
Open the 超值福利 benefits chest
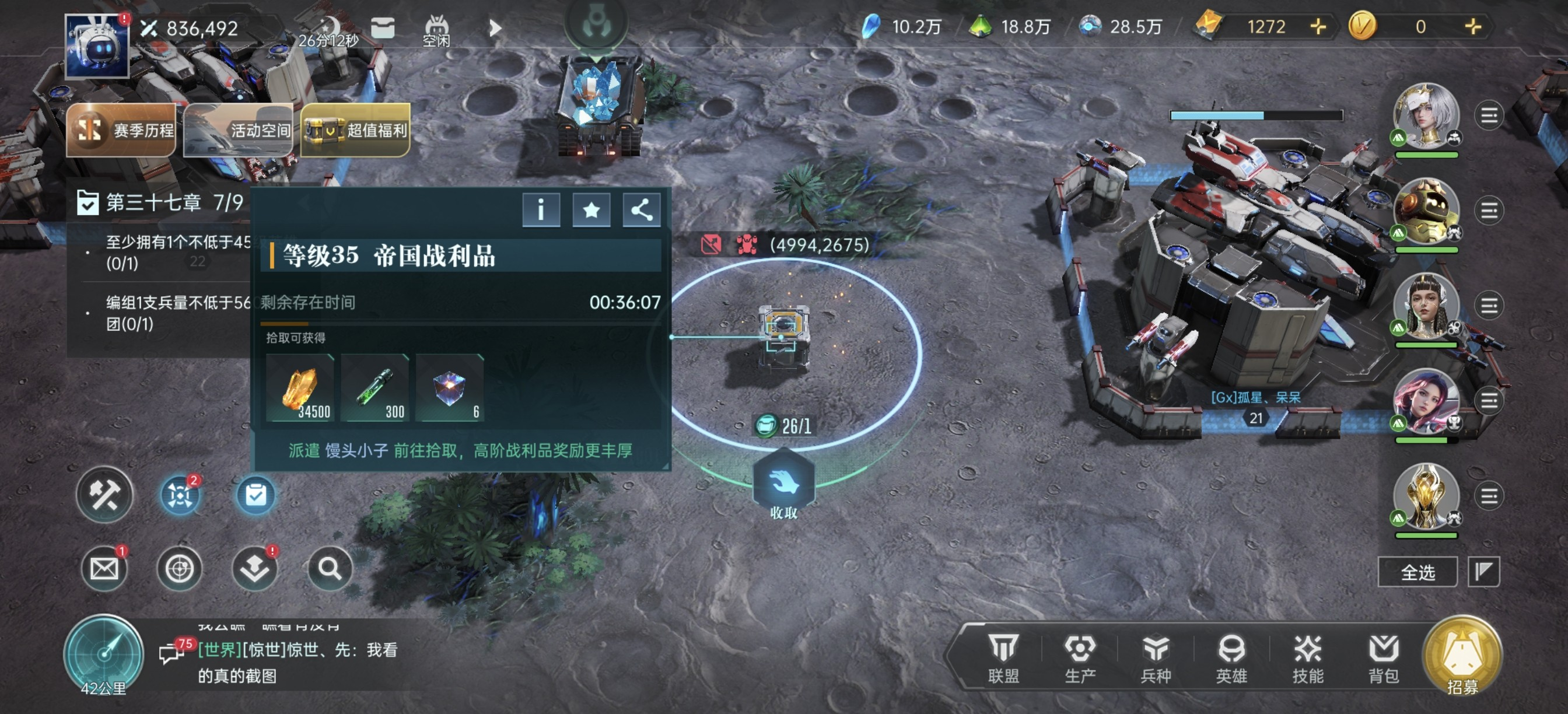pyautogui.click(x=355, y=129)
